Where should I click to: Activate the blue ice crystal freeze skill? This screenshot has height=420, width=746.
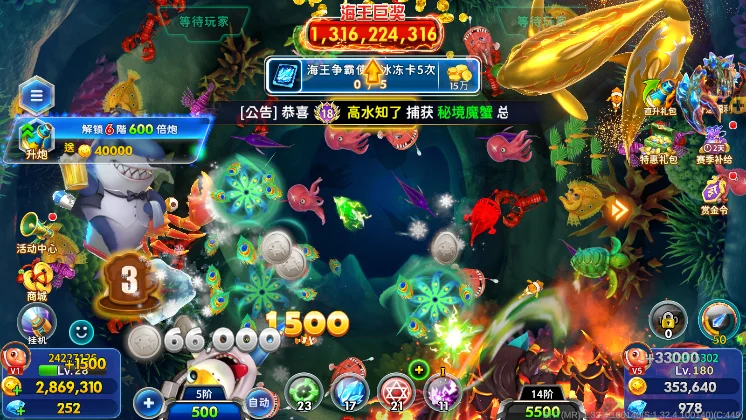tap(350, 392)
